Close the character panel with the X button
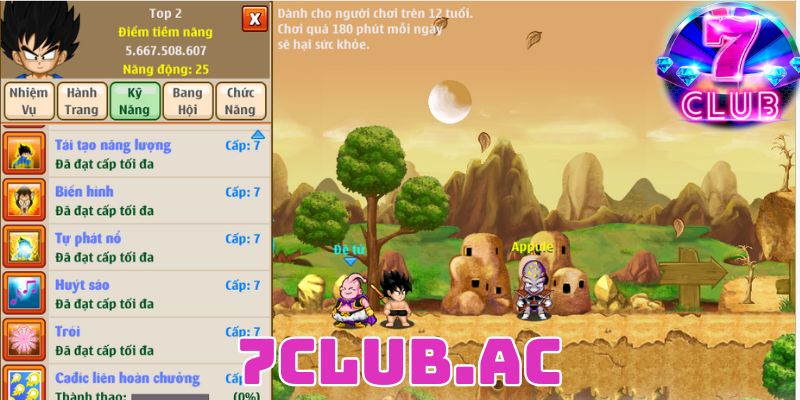 pyautogui.click(x=255, y=19)
